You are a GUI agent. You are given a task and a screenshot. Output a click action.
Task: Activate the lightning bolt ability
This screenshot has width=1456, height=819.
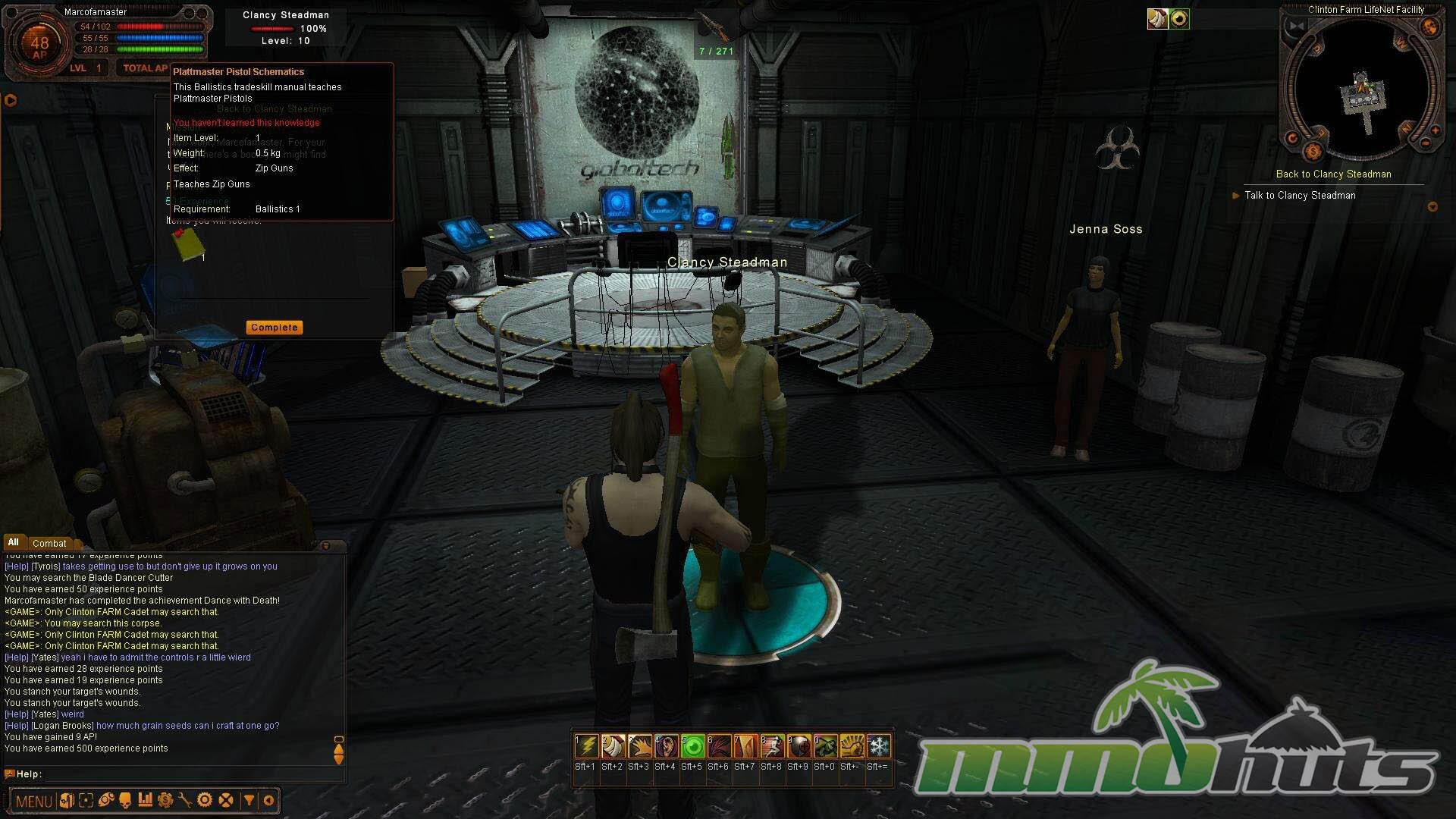pos(585,747)
